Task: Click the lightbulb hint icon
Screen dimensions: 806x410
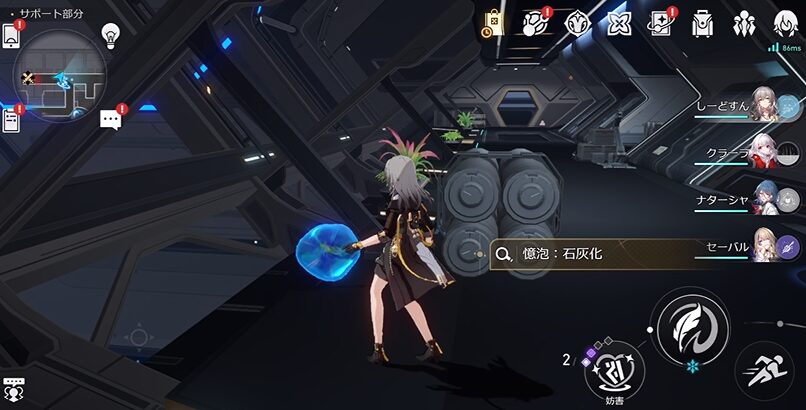Action: click(x=111, y=36)
